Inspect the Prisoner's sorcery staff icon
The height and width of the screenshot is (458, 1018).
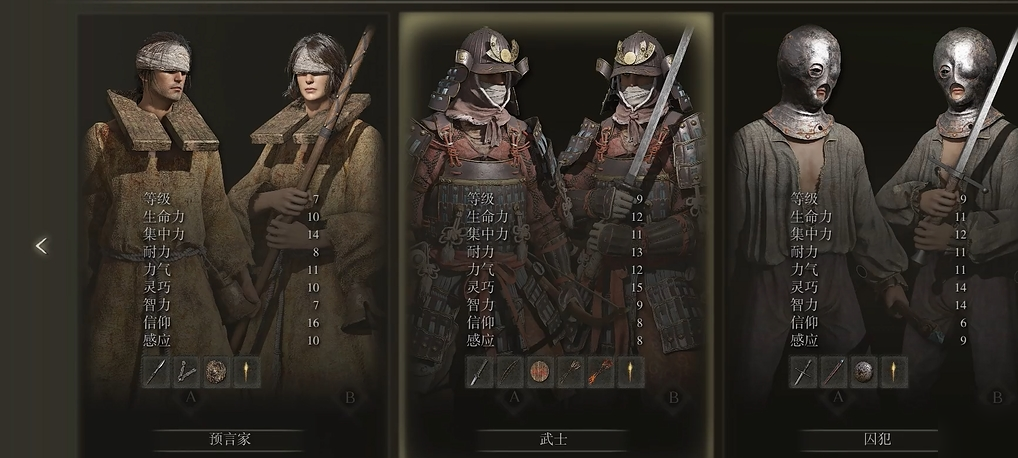point(834,372)
